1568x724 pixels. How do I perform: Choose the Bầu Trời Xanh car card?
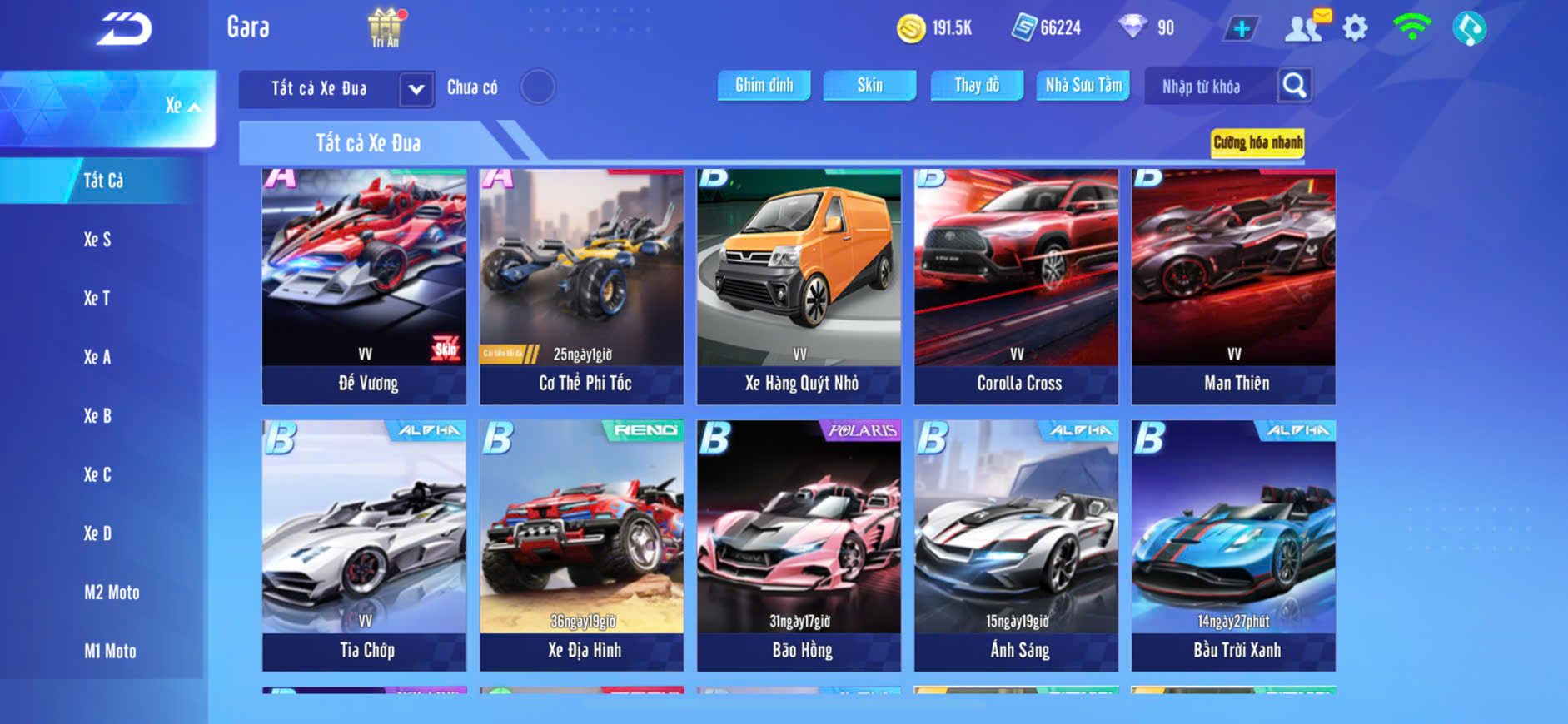click(1233, 545)
